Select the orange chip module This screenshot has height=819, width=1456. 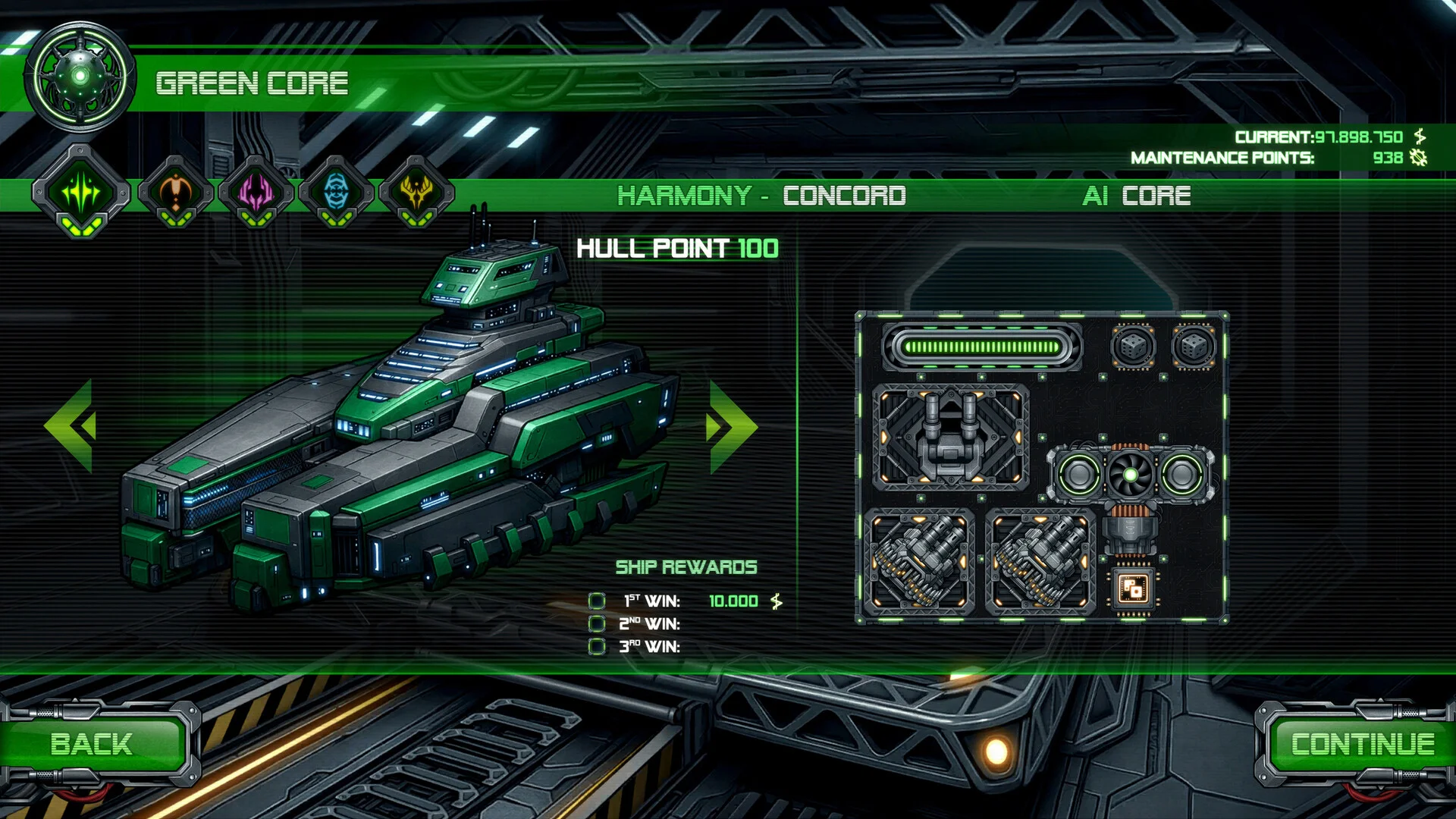point(1133,588)
